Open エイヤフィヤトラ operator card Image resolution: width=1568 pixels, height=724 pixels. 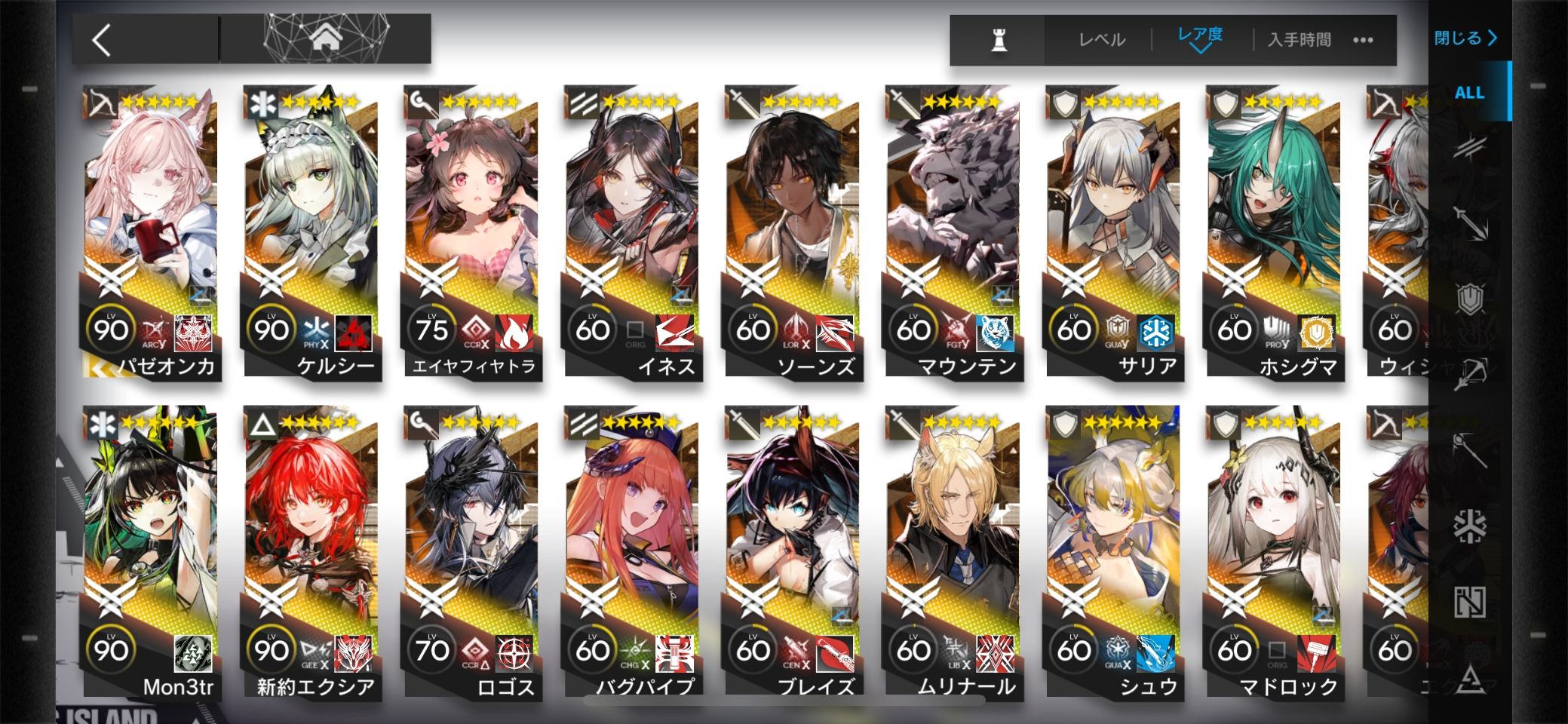(471, 226)
